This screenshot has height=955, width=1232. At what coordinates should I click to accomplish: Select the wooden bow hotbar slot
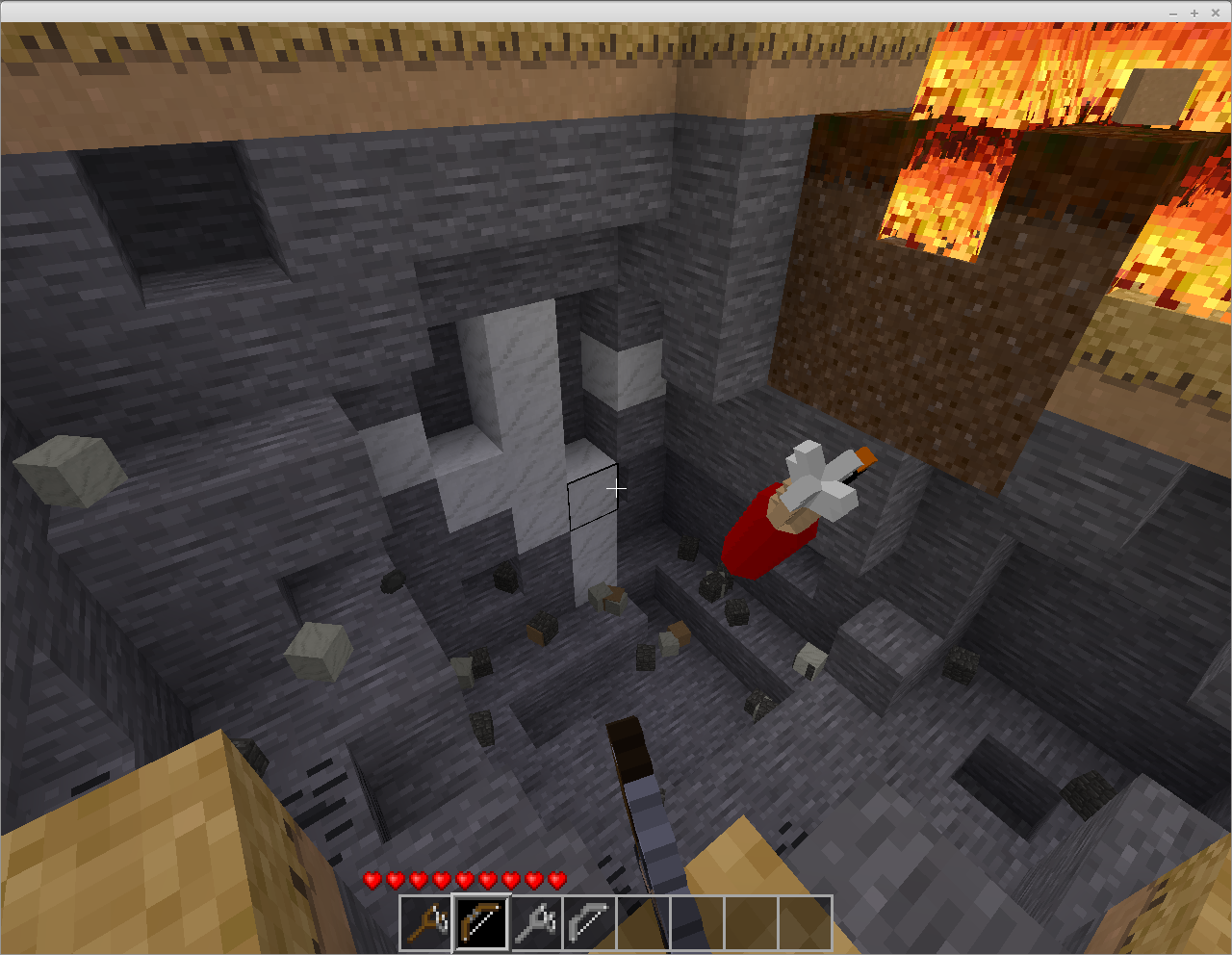pyautogui.click(x=480, y=923)
